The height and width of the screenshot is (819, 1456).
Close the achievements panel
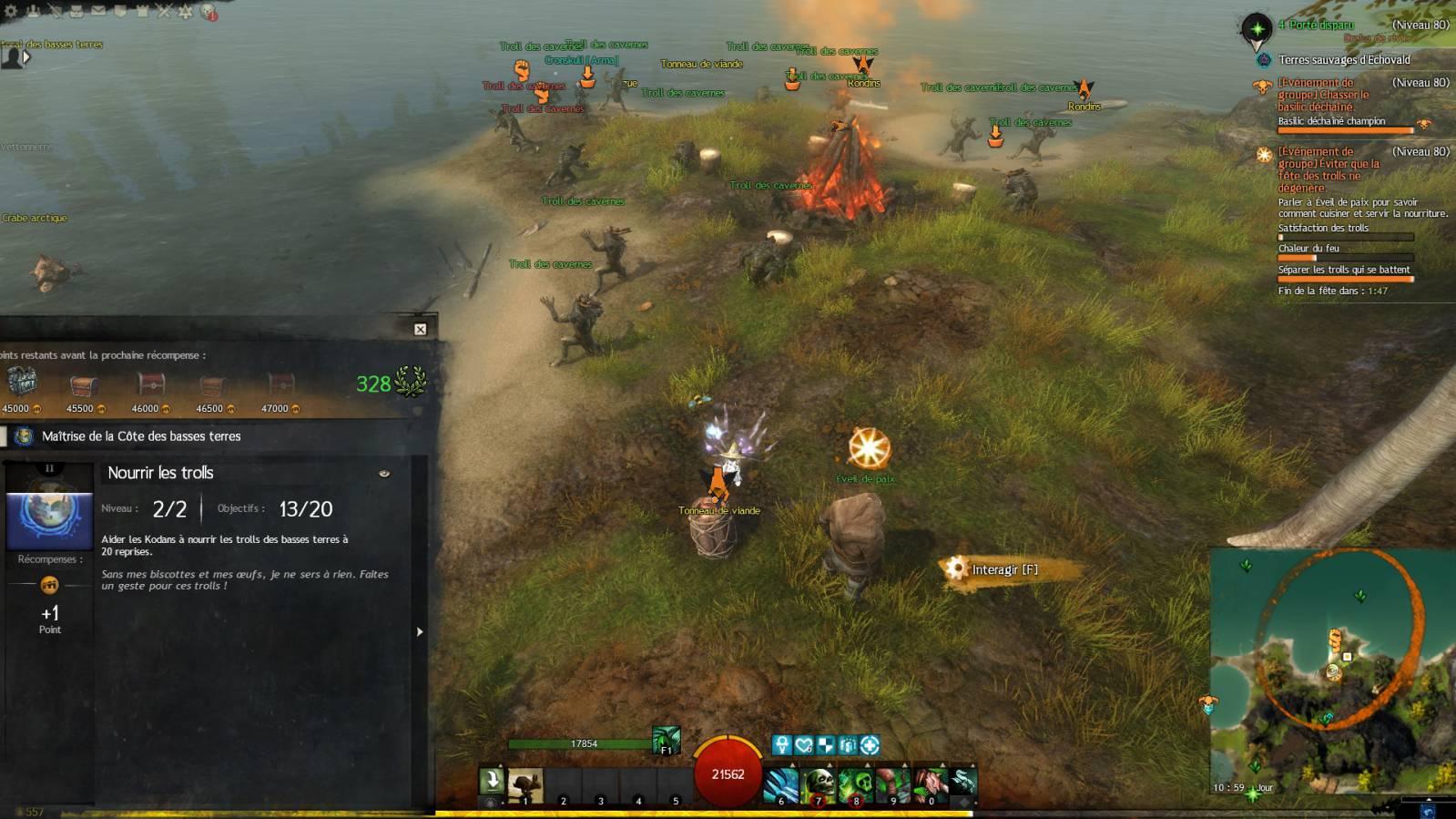pyautogui.click(x=420, y=329)
